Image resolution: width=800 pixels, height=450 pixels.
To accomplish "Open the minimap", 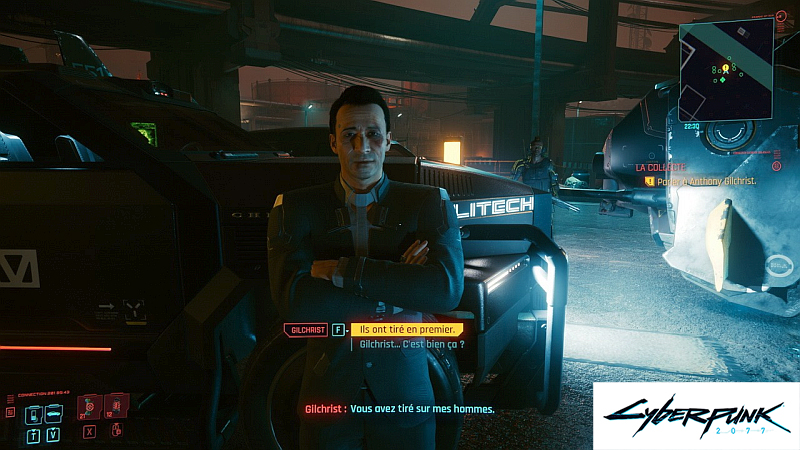I will pyautogui.click(x=725, y=68).
